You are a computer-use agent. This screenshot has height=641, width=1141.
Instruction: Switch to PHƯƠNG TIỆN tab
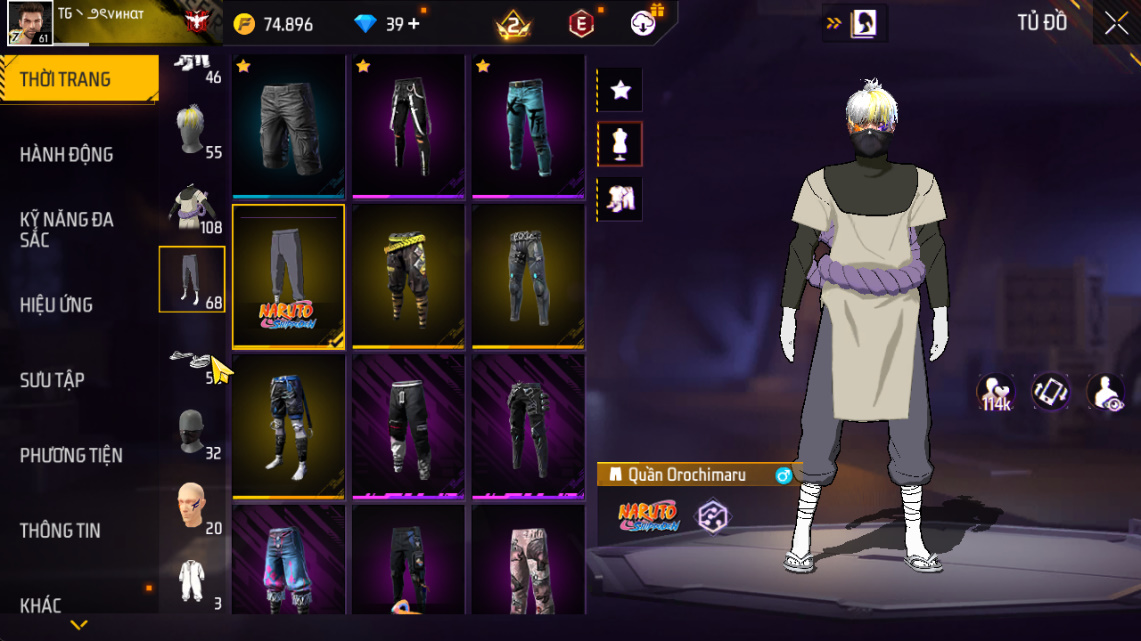(x=71, y=456)
